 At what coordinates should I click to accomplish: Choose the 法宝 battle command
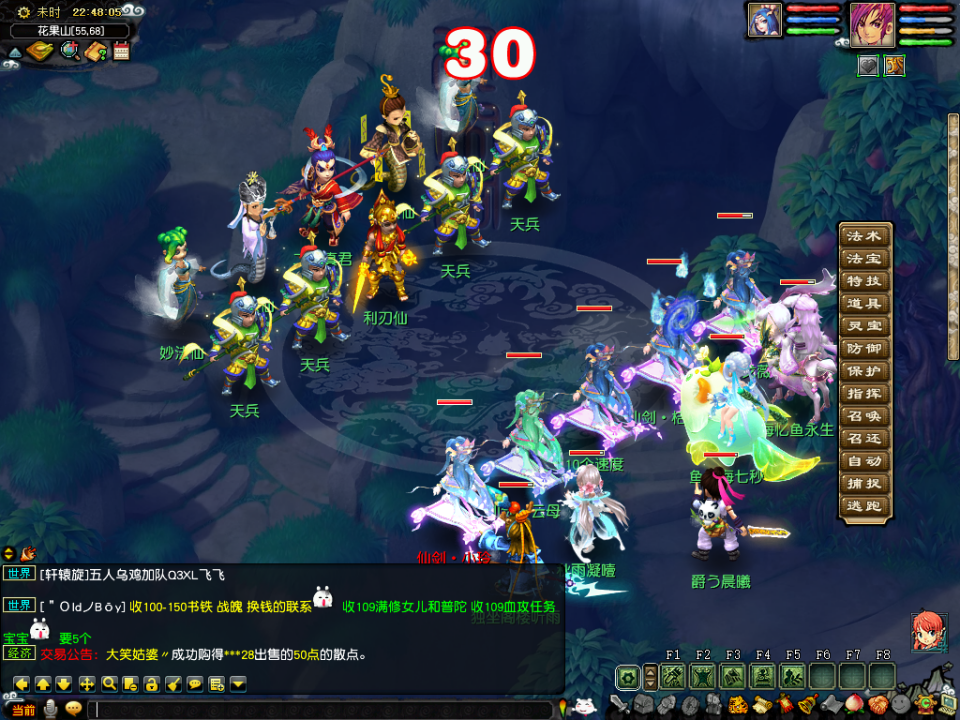tap(865, 259)
